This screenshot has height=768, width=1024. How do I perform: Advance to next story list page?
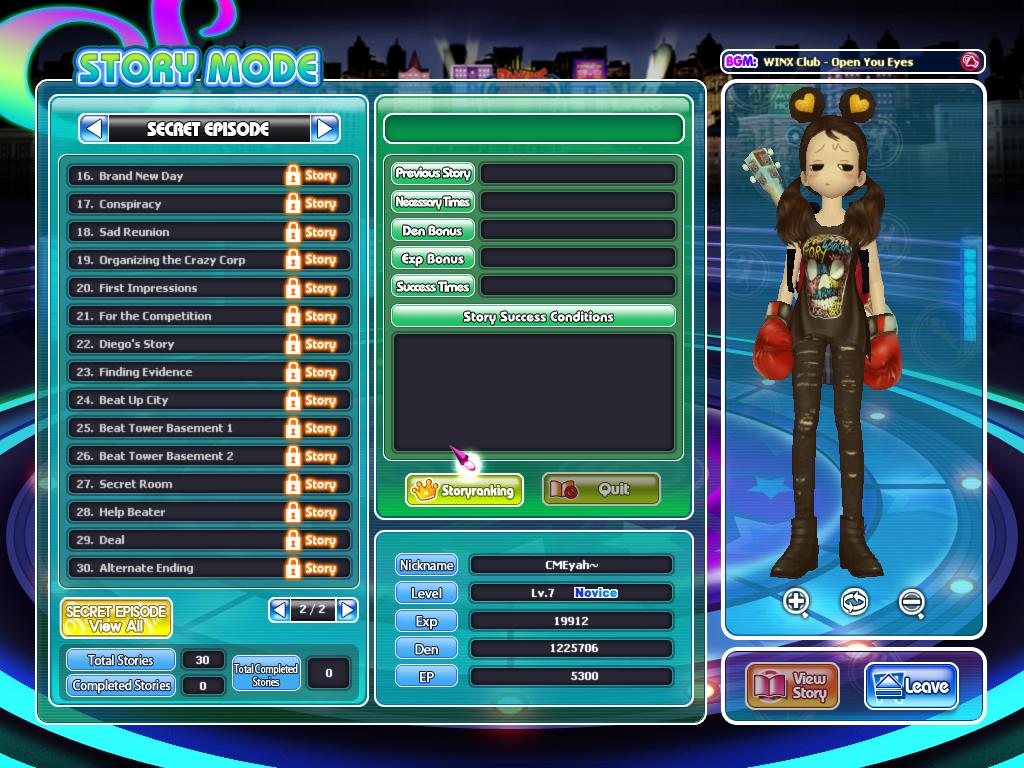(347, 609)
